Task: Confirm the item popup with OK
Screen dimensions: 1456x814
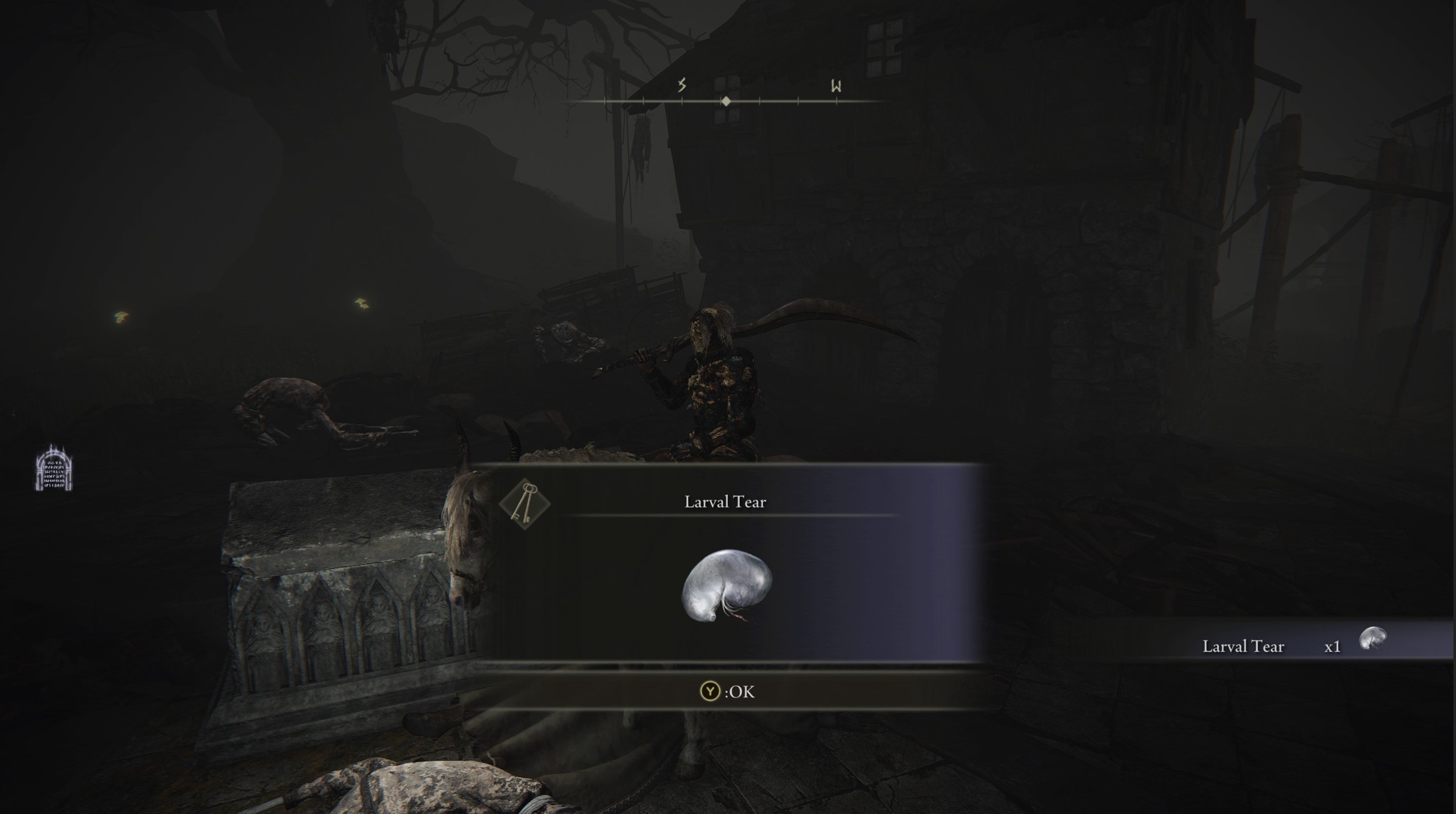Action: tap(727, 691)
